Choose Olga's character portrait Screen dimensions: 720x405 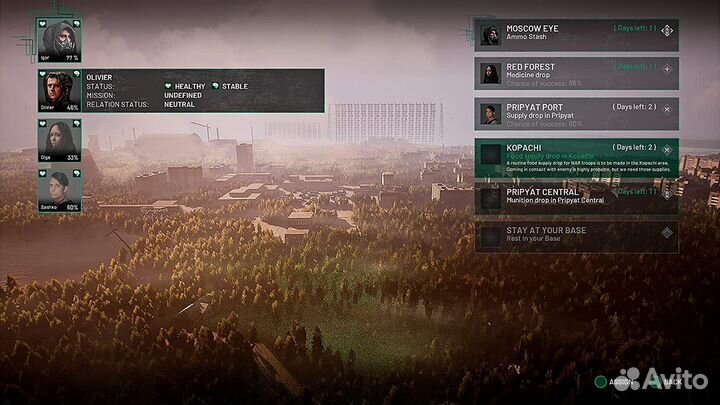point(58,138)
